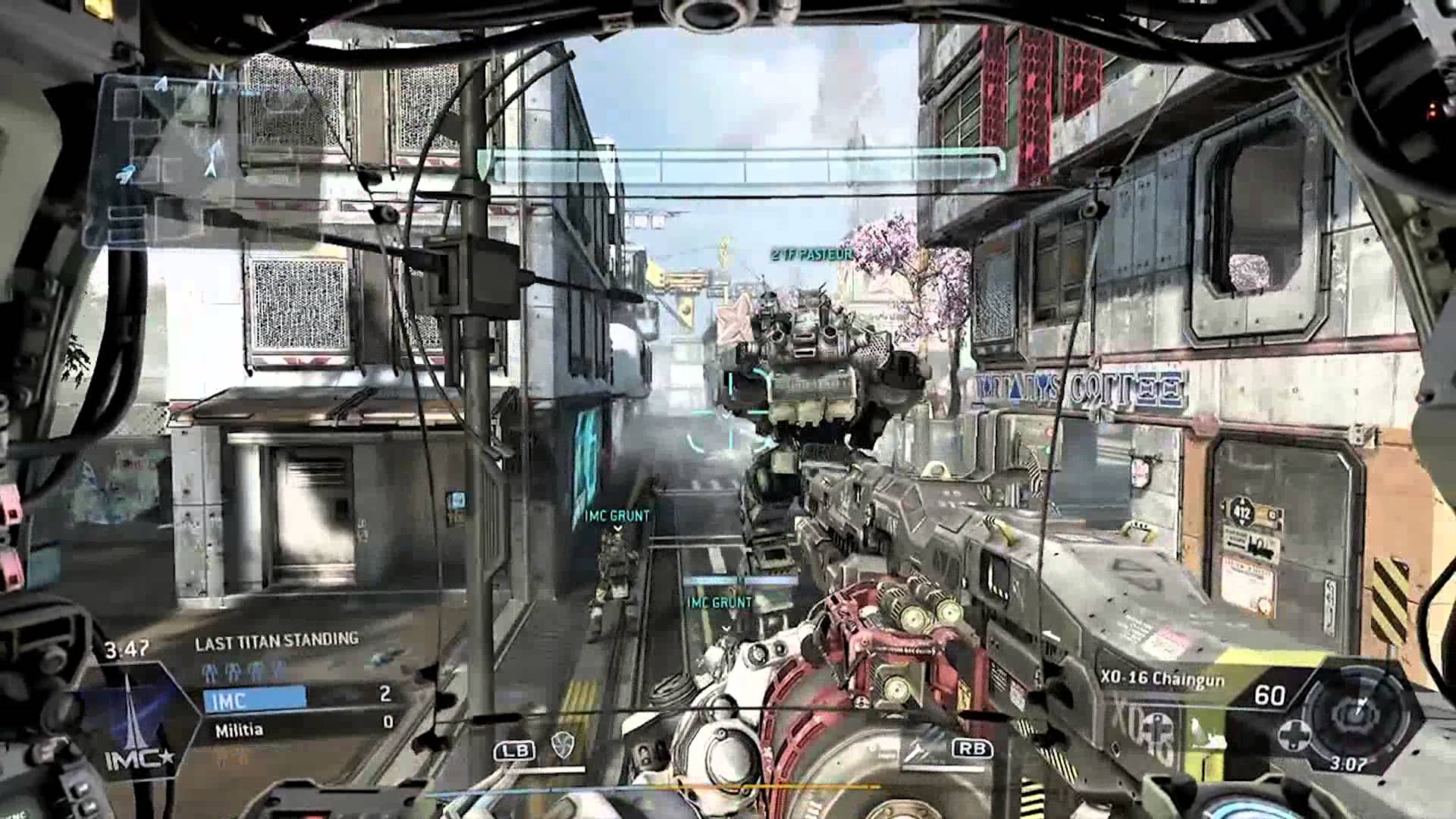Click the Last Titan Standing mode label

tap(276, 642)
